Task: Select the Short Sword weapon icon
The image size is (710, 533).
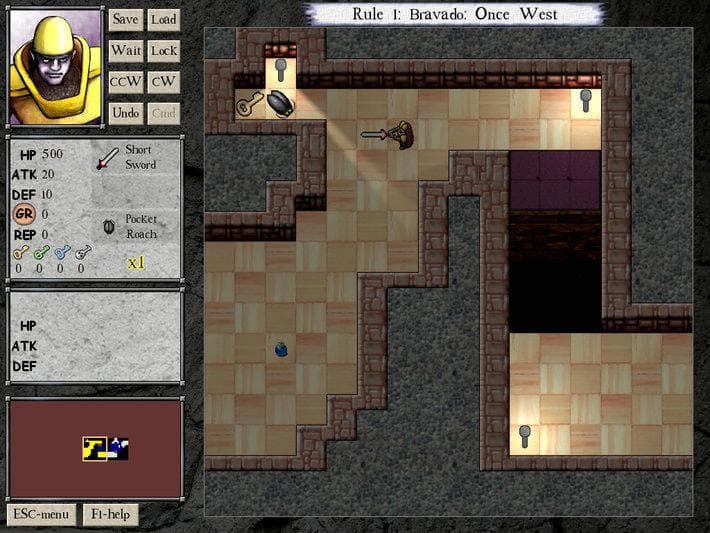Action: (107, 158)
